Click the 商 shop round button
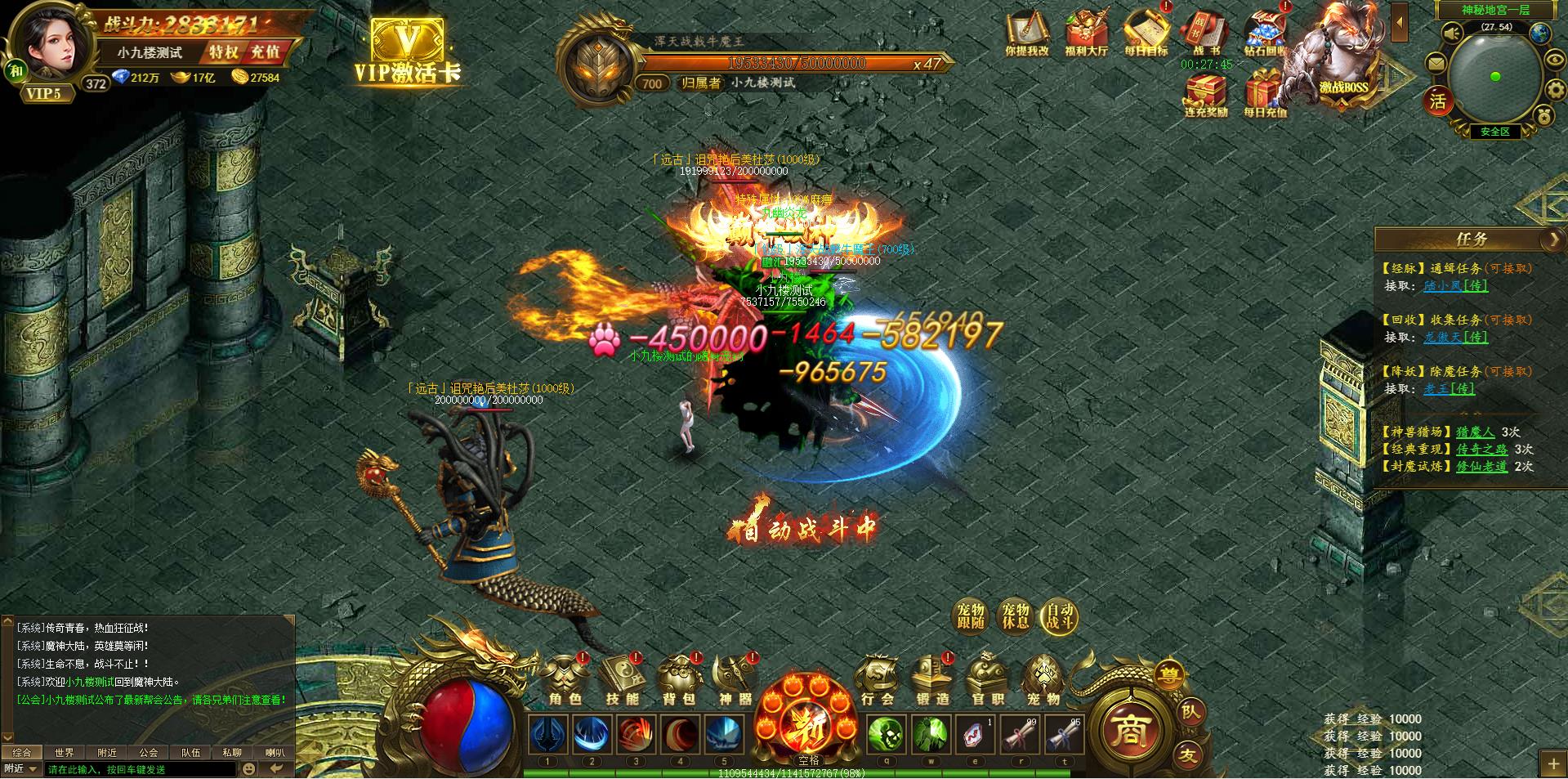This screenshot has width=1568, height=779. click(1132, 731)
